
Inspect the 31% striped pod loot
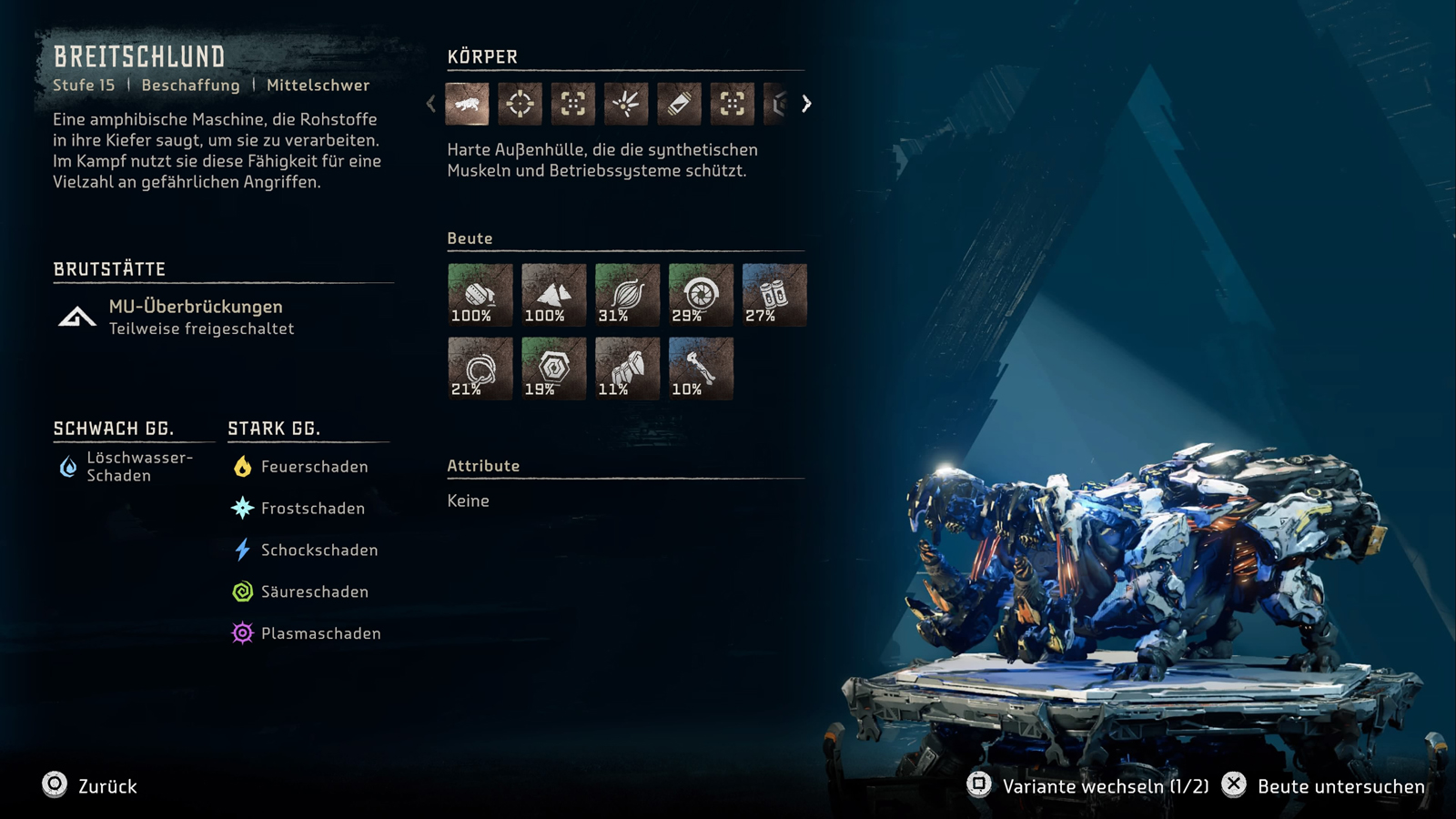point(627,295)
